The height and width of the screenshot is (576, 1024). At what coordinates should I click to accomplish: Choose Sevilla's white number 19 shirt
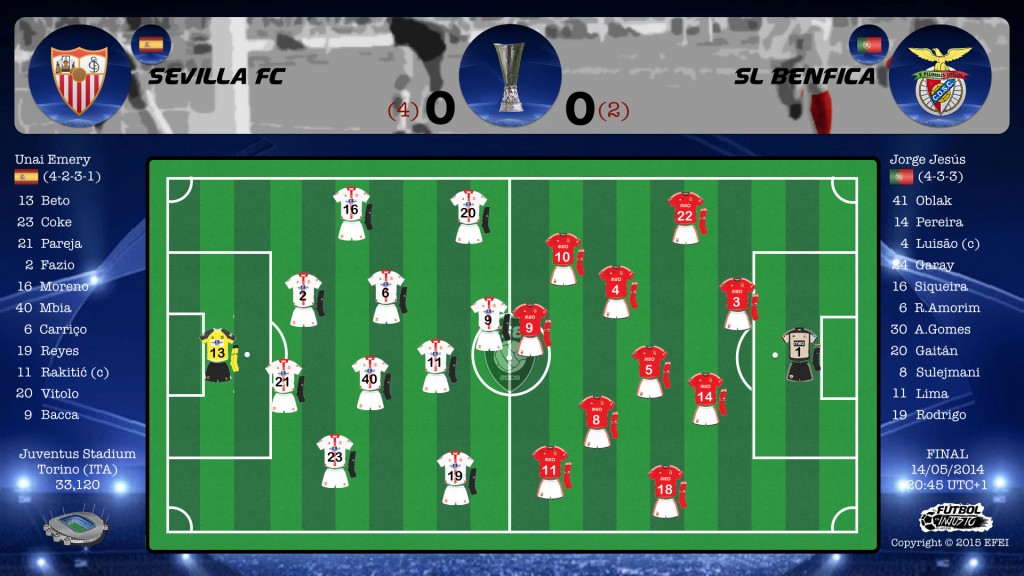pyautogui.click(x=455, y=478)
